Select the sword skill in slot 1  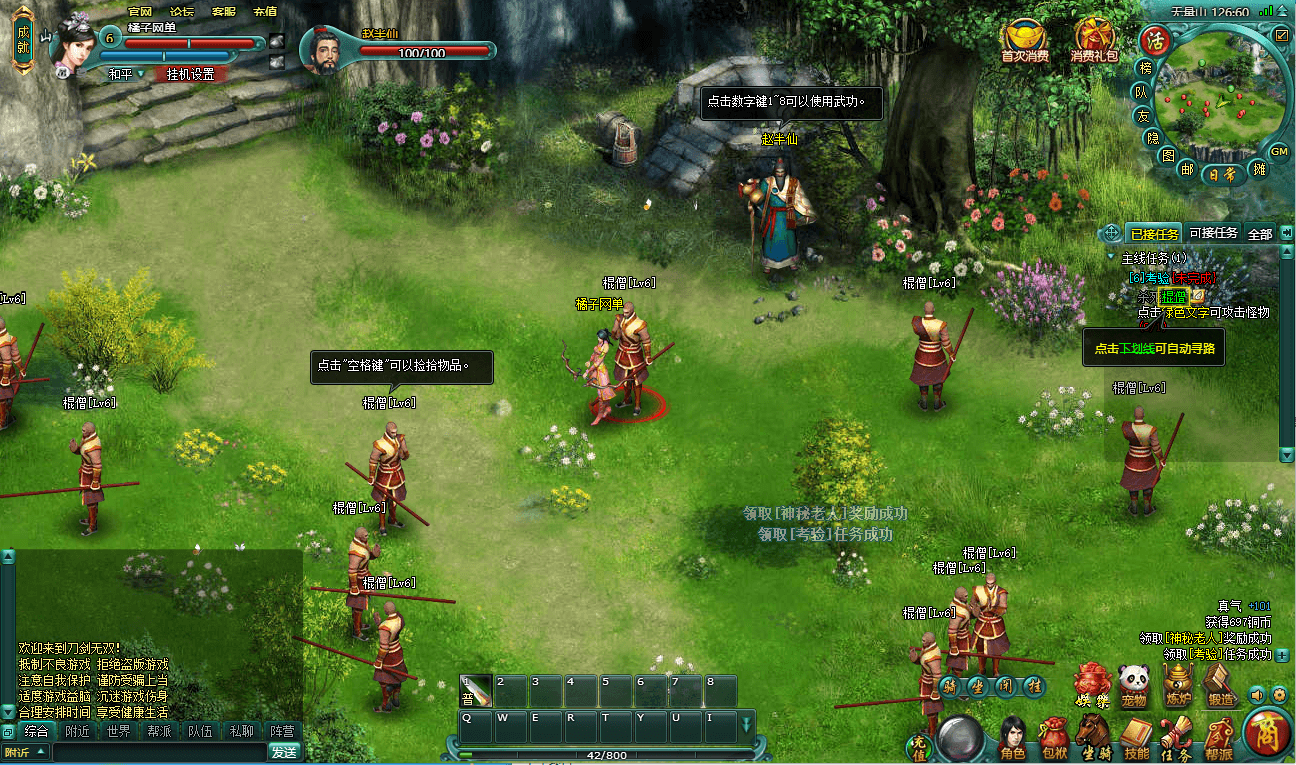[x=476, y=690]
